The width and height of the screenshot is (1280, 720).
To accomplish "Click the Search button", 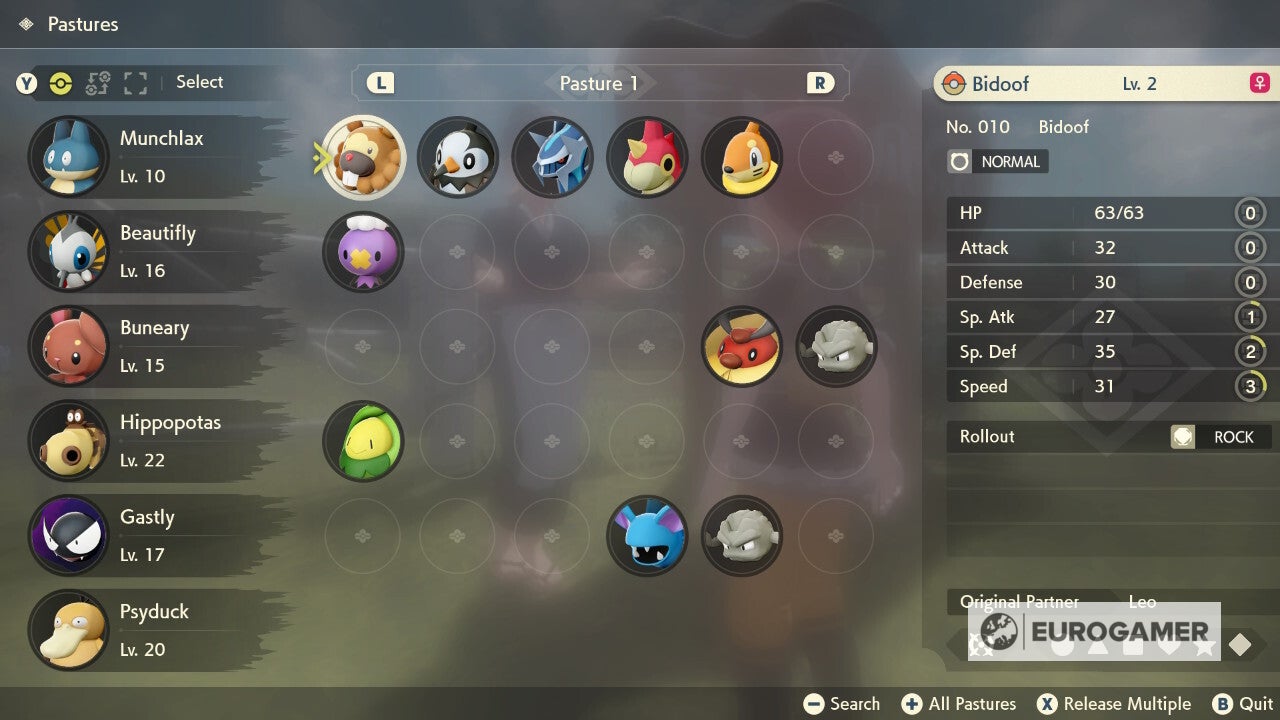I will coord(841,703).
